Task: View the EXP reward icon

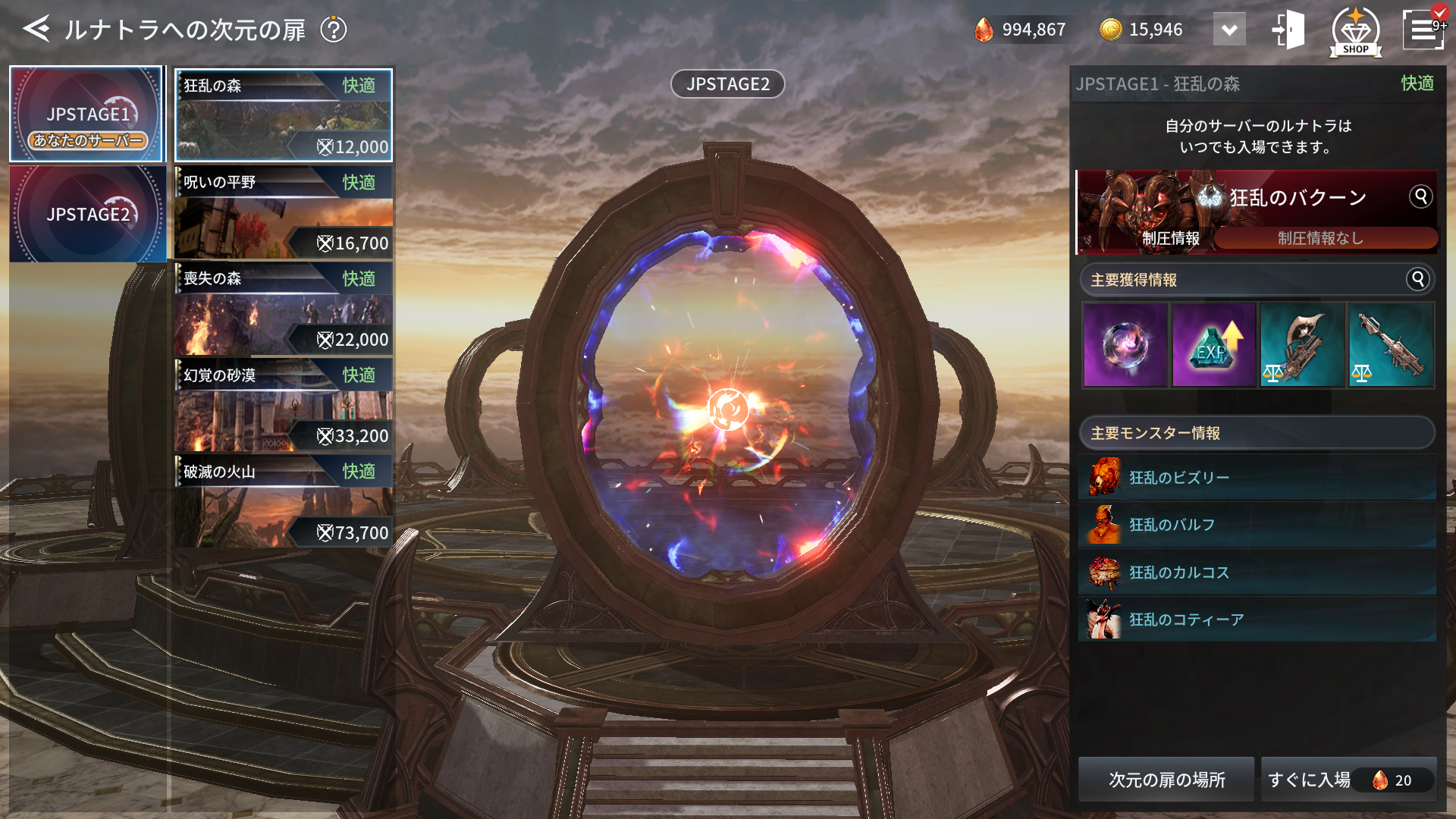Action: click(1213, 346)
